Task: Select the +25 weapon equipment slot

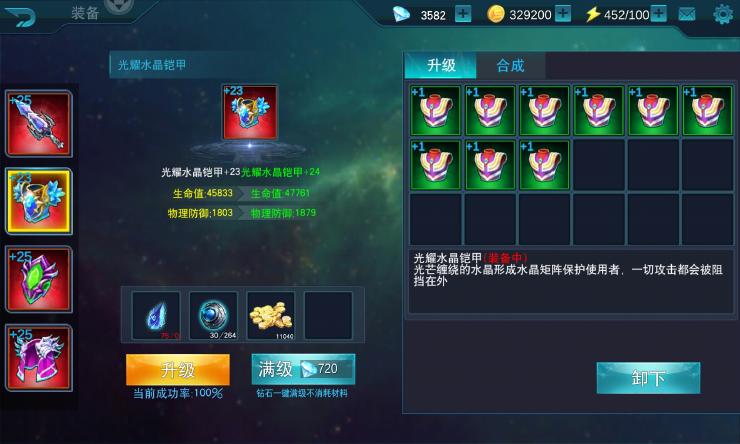Action: 39,124
